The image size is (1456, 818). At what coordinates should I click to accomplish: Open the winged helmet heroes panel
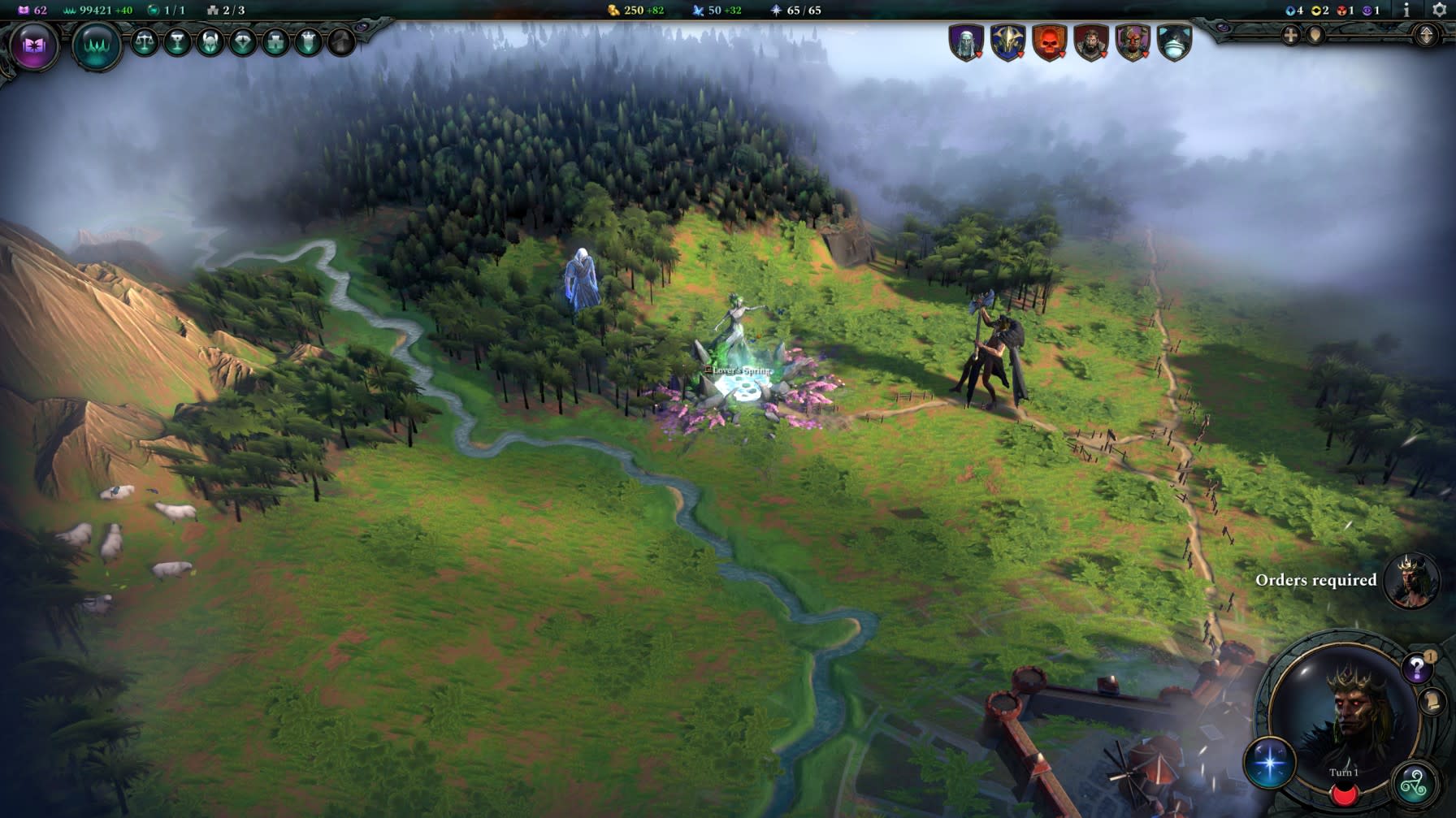[210, 42]
